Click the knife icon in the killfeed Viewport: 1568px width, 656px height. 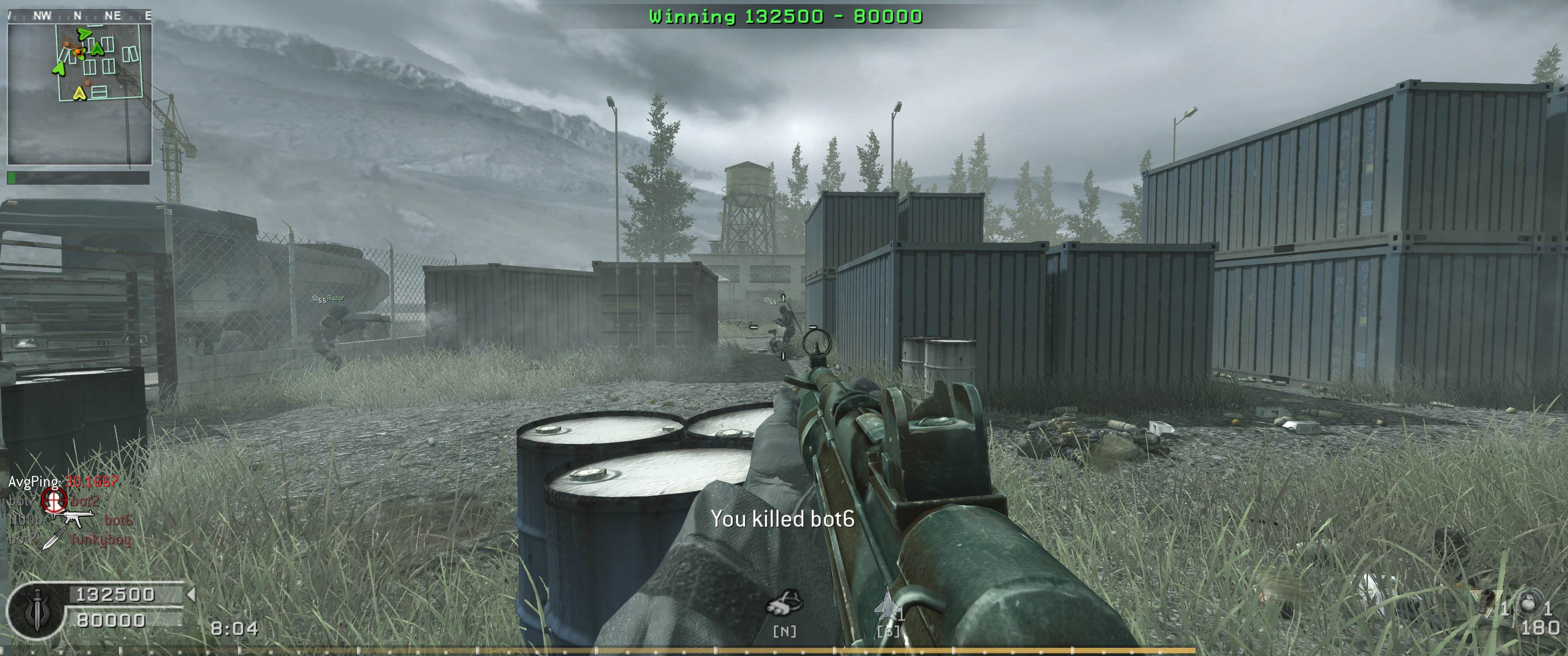[x=55, y=538]
